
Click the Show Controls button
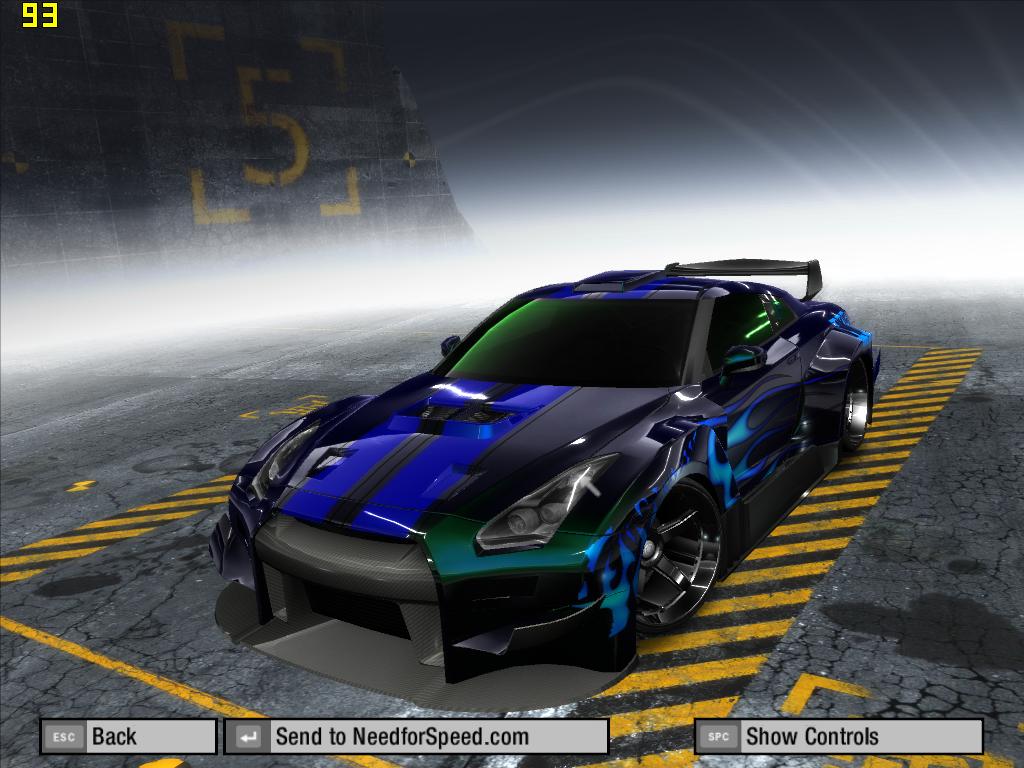[838, 737]
